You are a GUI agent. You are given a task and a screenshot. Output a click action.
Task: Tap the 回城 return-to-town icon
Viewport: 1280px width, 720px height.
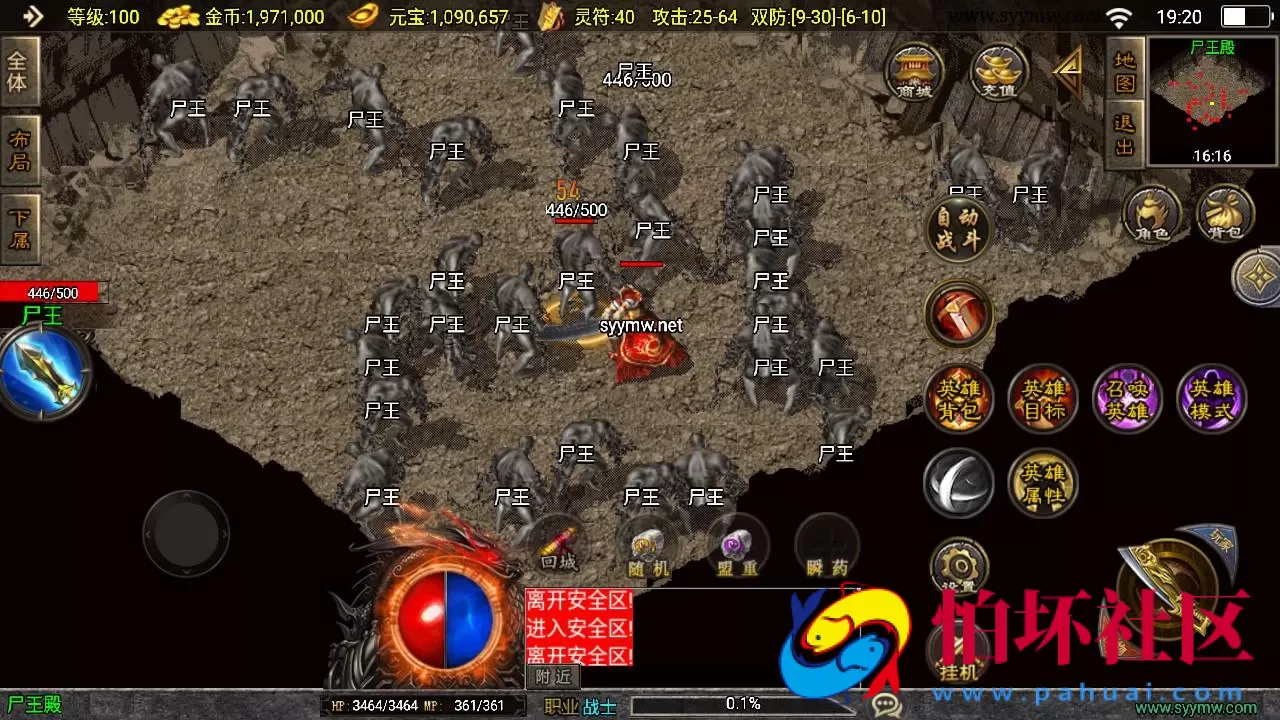(557, 541)
